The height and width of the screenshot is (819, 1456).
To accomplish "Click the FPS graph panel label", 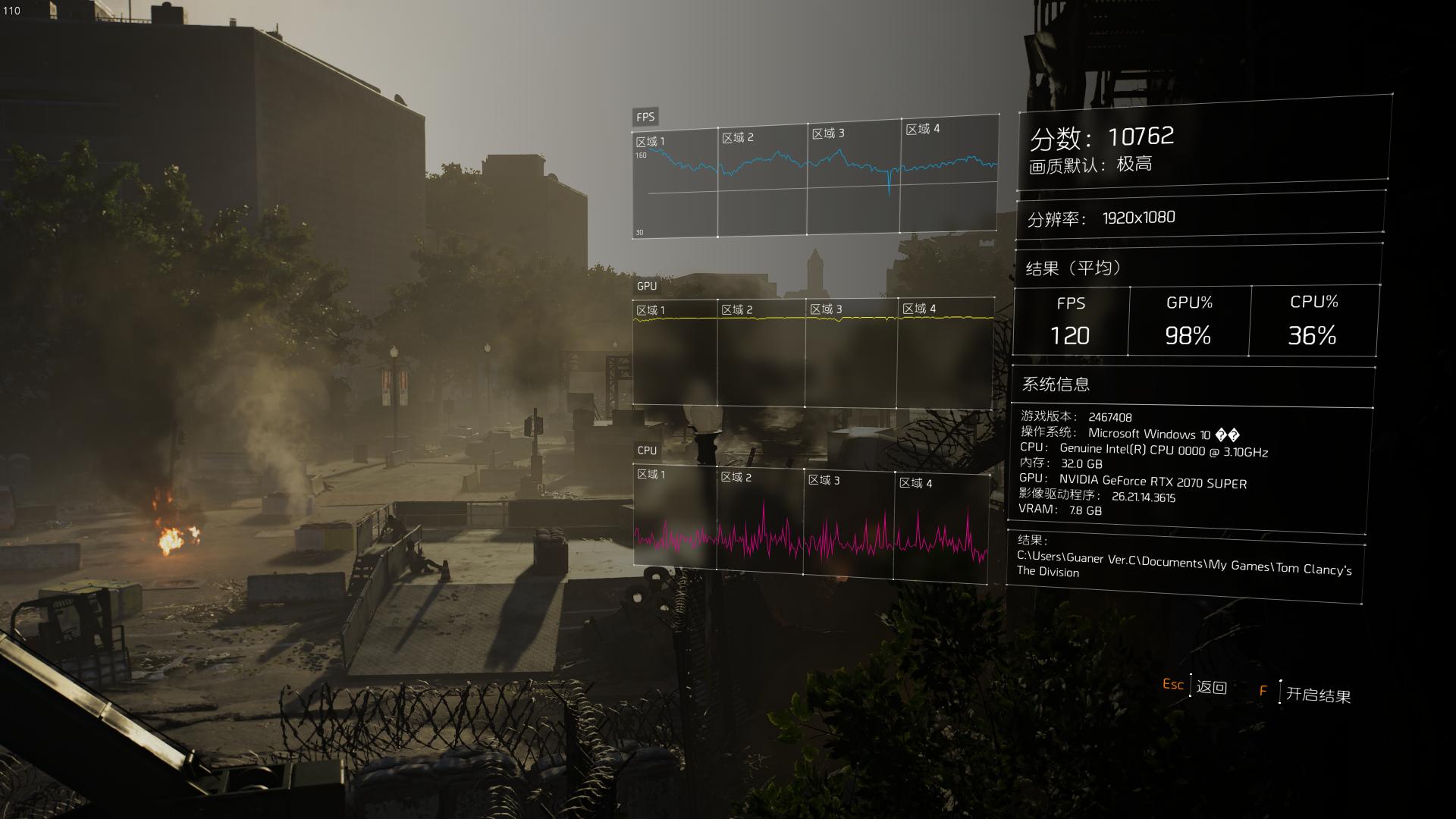I will (645, 116).
